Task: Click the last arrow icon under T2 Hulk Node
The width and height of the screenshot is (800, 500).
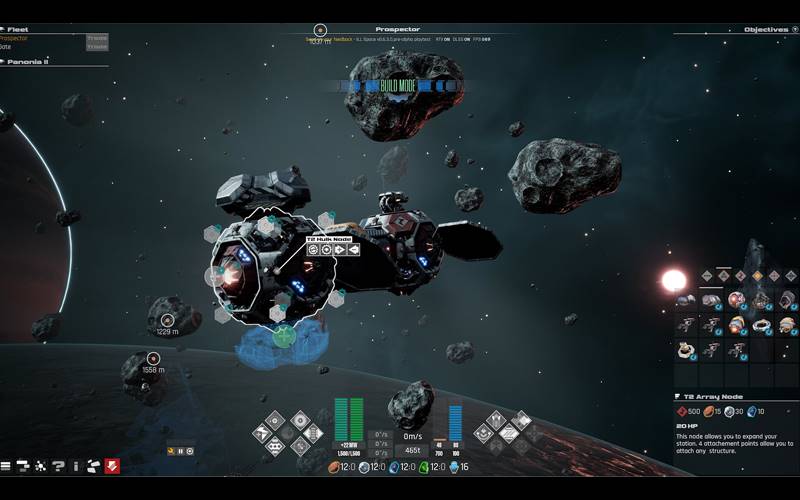Action: point(353,249)
